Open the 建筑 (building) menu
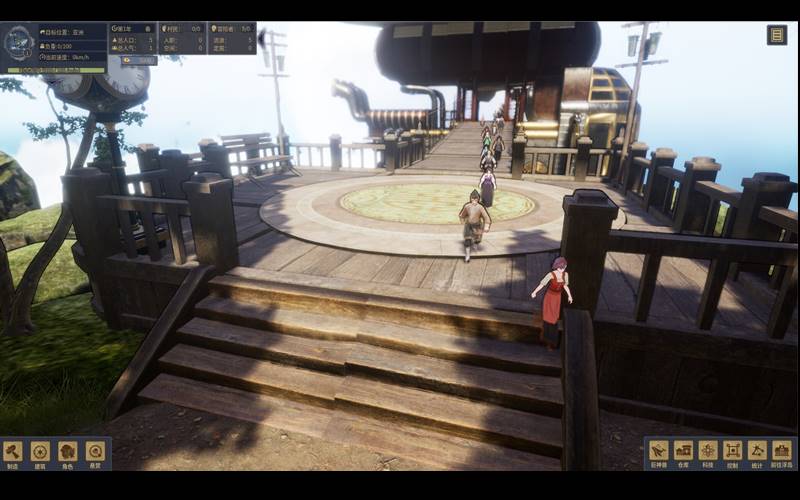Viewport: 800px width, 500px height. click(x=40, y=452)
